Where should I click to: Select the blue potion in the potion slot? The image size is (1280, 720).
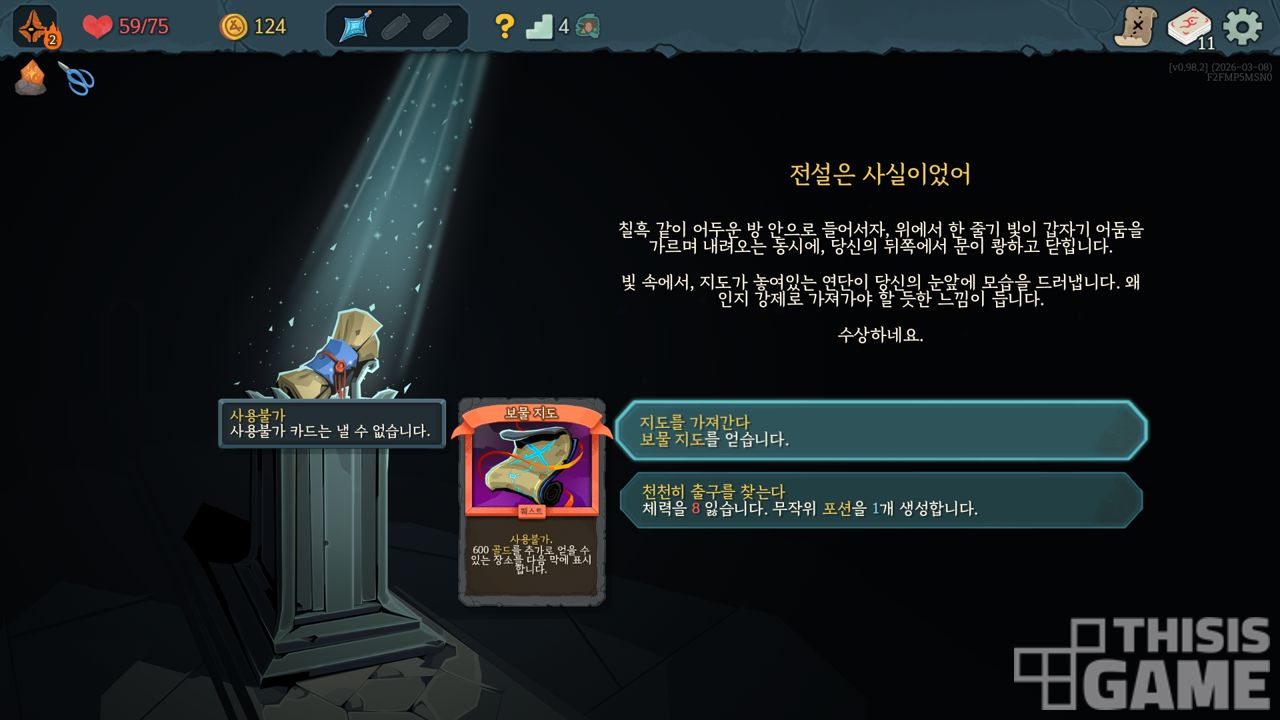pos(357,27)
